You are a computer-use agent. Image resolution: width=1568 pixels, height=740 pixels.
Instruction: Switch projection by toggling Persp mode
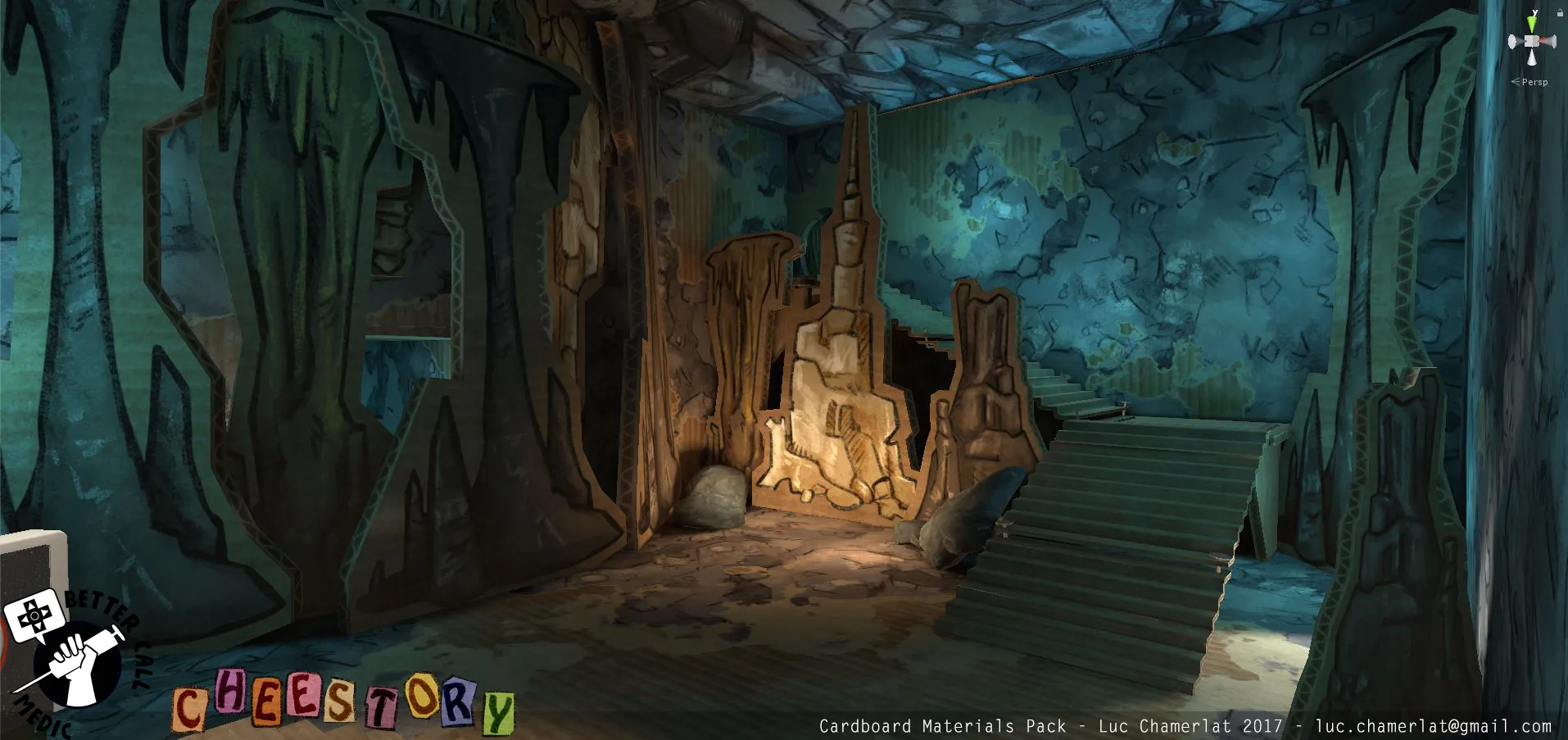click(x=1535, y=82)
